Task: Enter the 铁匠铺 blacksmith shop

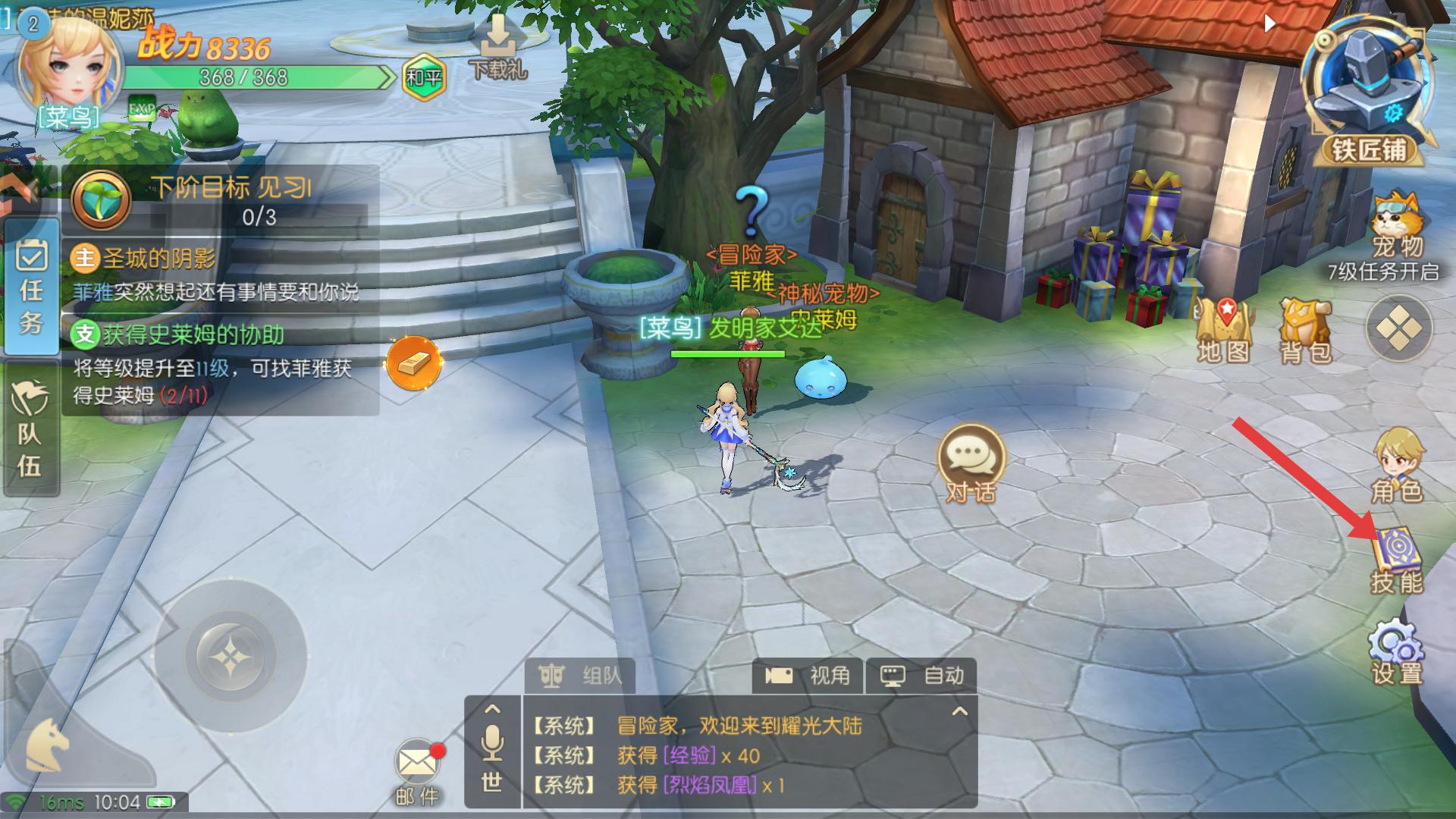Action: (1368, 91)
